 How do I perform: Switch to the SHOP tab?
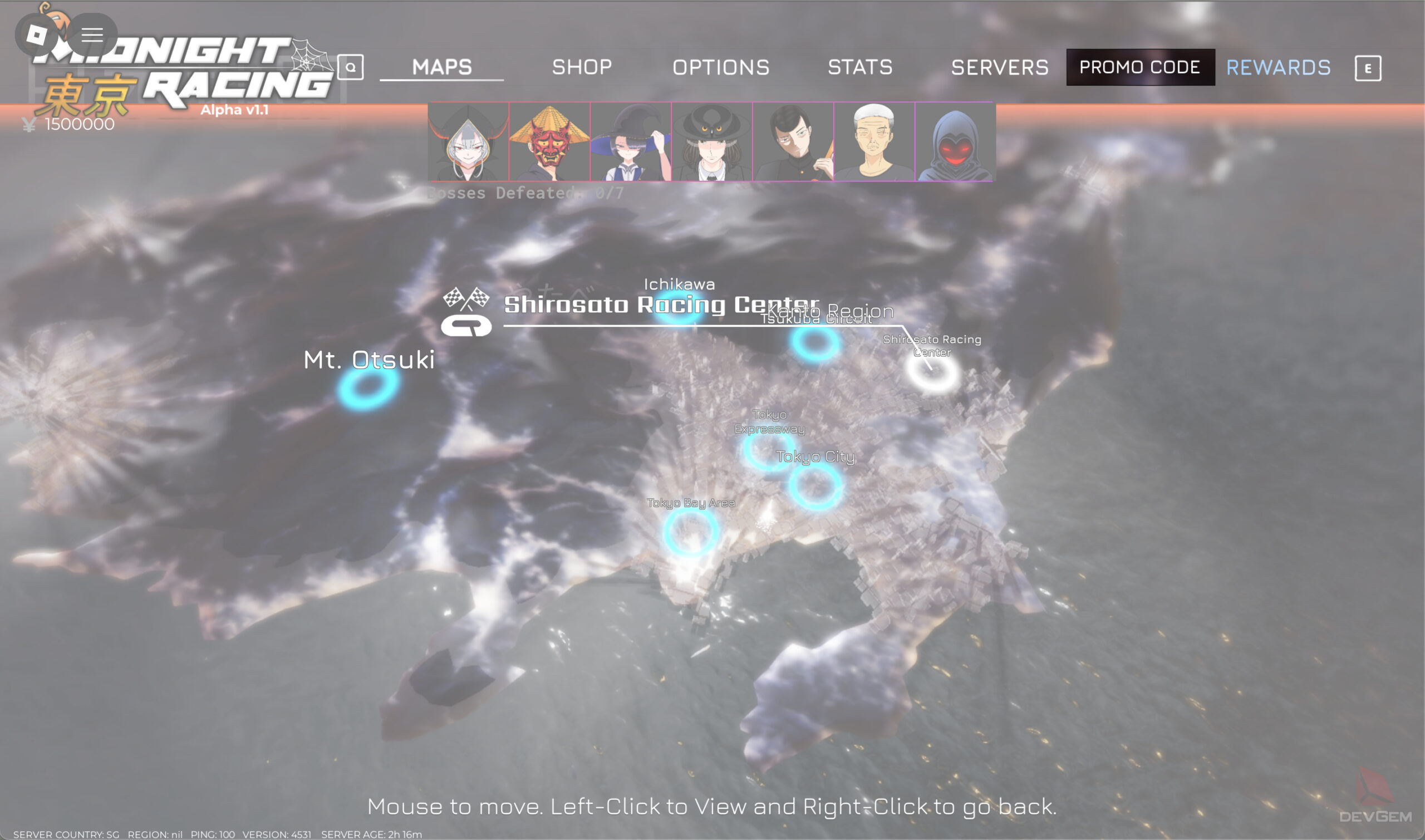(582, 67)
